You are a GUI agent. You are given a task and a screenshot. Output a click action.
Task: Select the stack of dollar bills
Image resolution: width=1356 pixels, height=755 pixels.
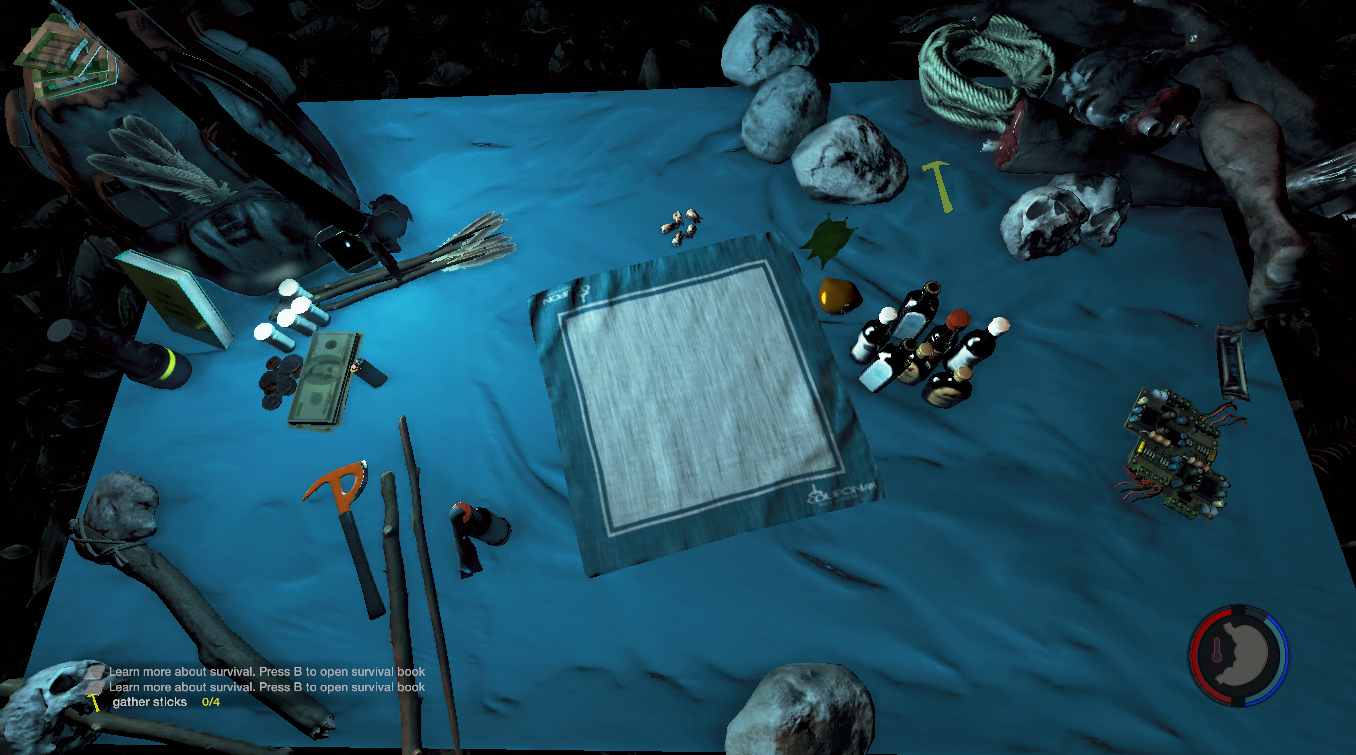(323, 380)
